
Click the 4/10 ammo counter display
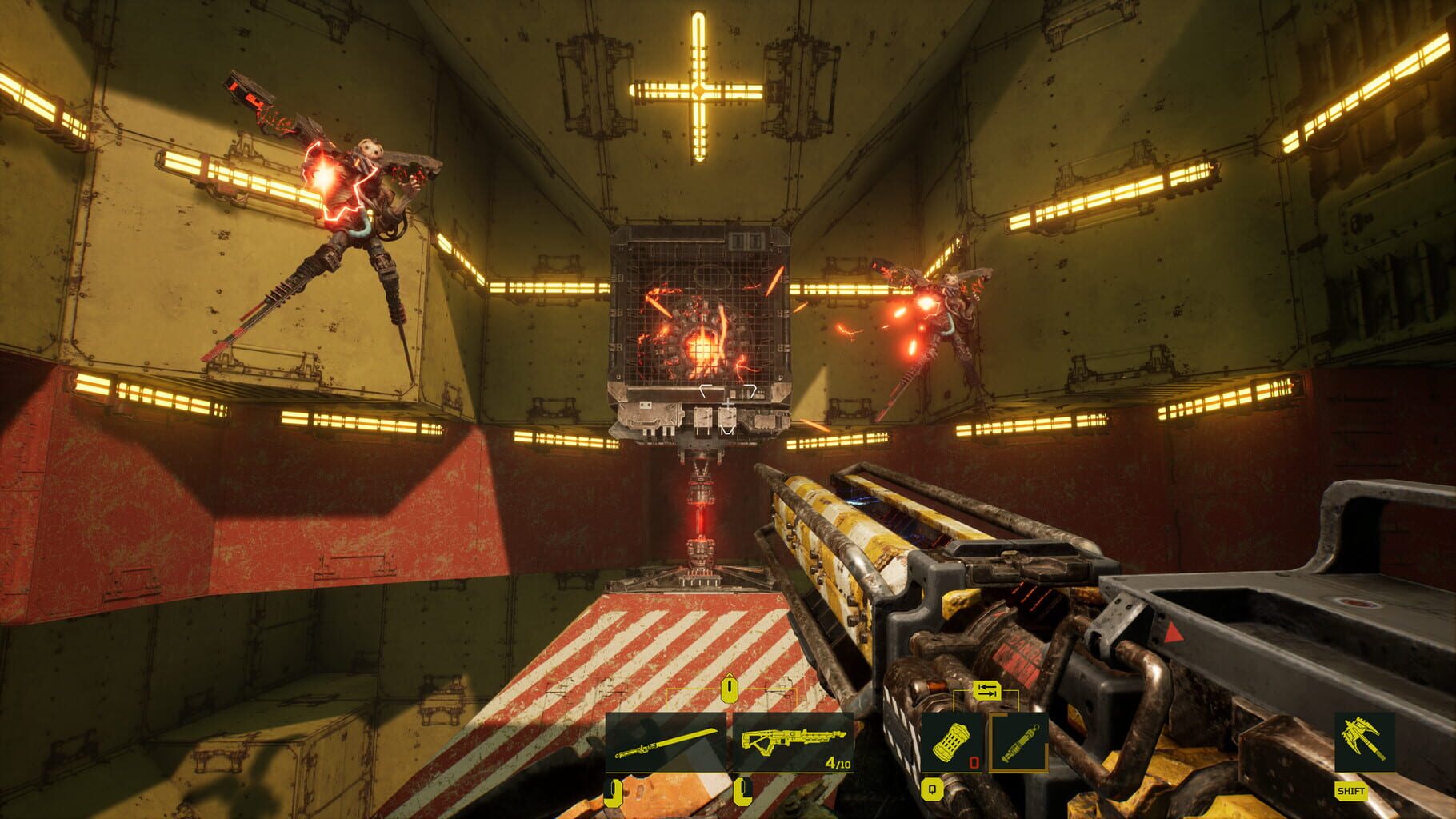[838, 763]
